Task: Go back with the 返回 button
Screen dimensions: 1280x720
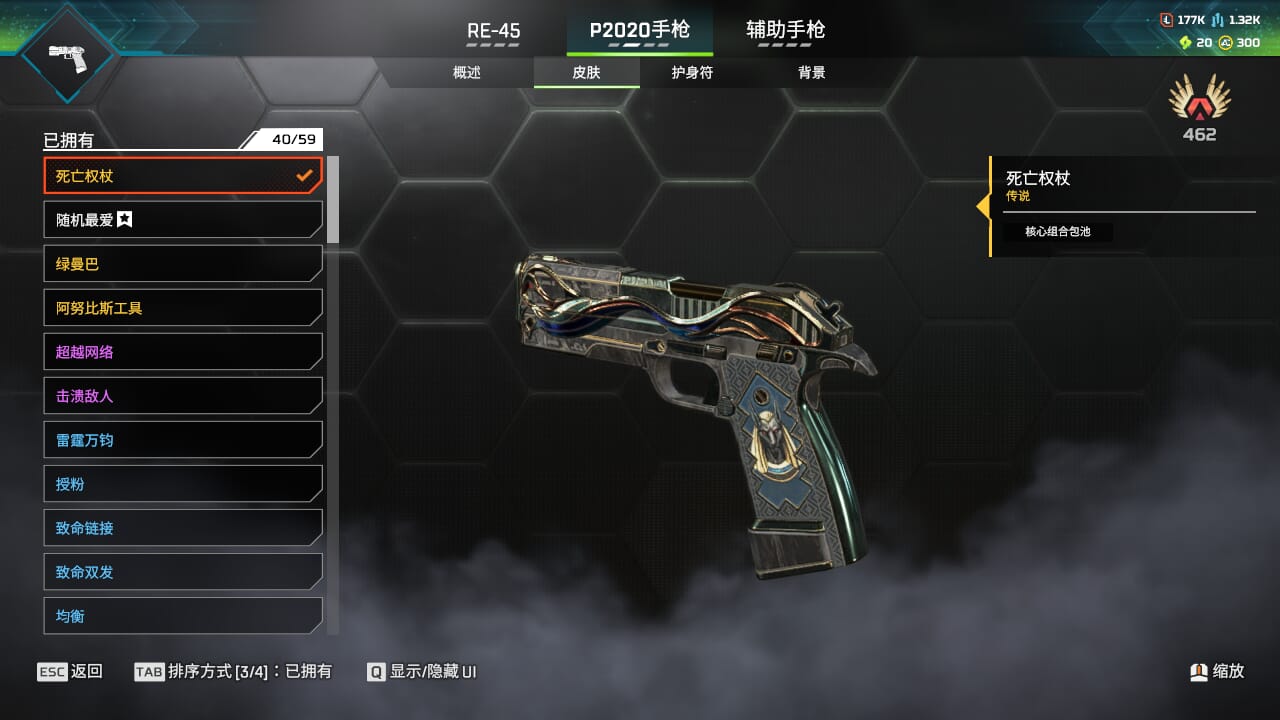Action: [x=70, y=672]
